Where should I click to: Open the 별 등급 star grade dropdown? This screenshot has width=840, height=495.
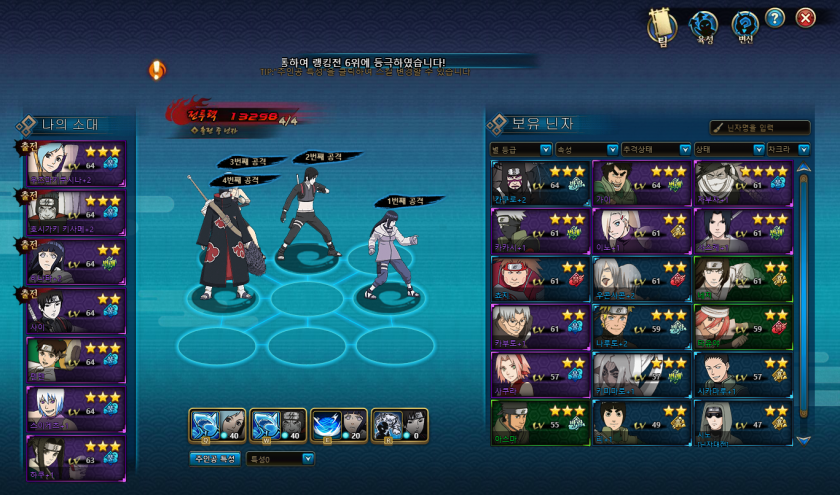click(x=521, y=150)
